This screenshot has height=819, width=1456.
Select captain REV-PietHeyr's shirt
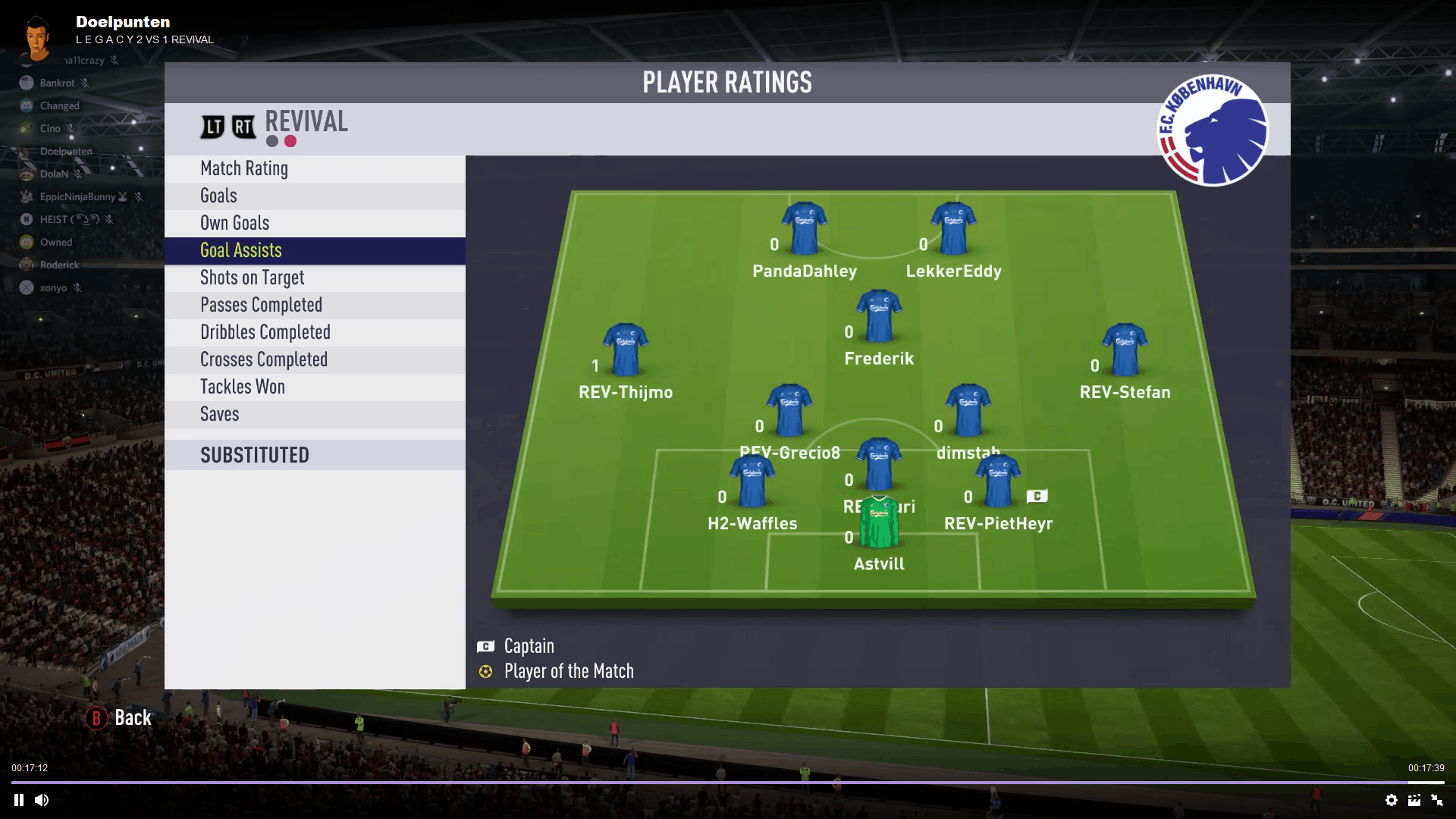pos(998,481)
